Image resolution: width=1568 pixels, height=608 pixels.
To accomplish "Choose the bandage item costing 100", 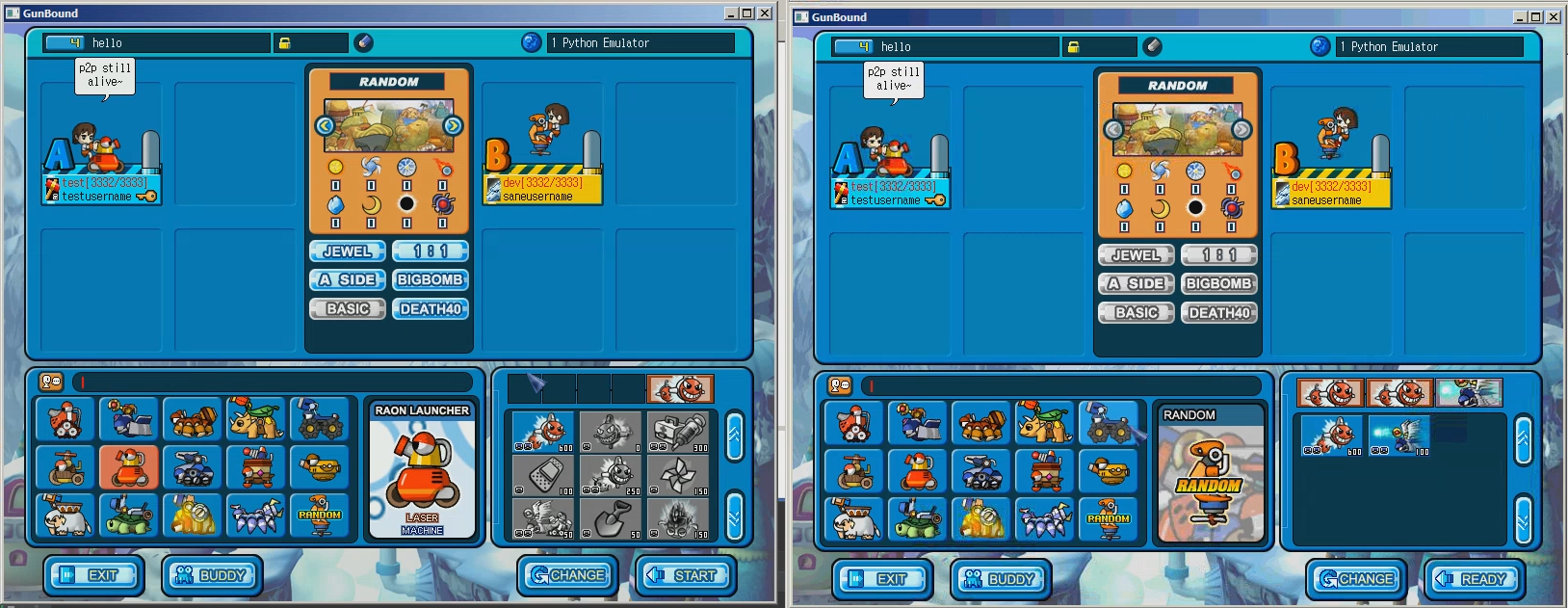I will 543,476.
